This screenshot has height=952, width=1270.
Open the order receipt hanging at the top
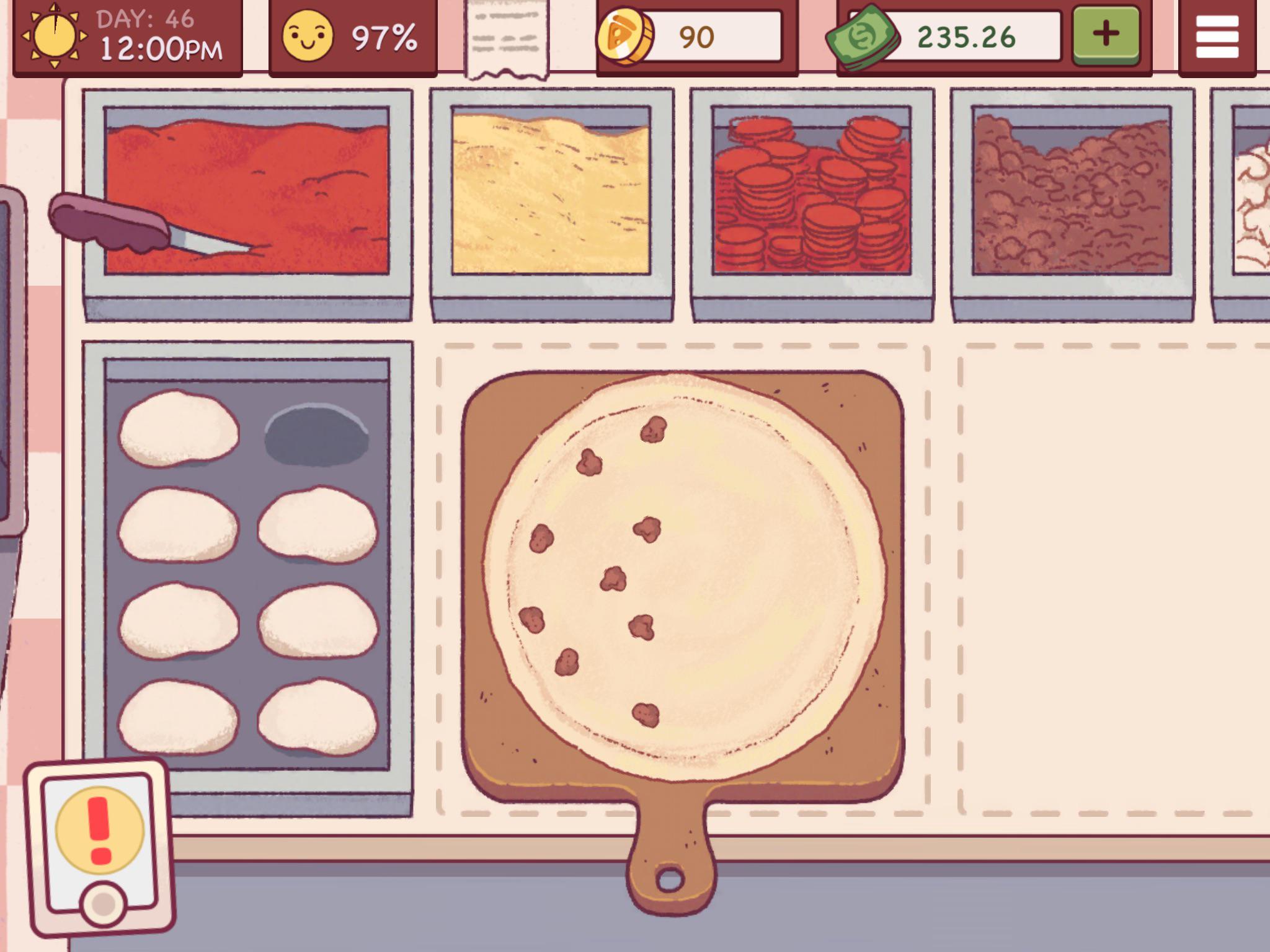tap(505, 34)
